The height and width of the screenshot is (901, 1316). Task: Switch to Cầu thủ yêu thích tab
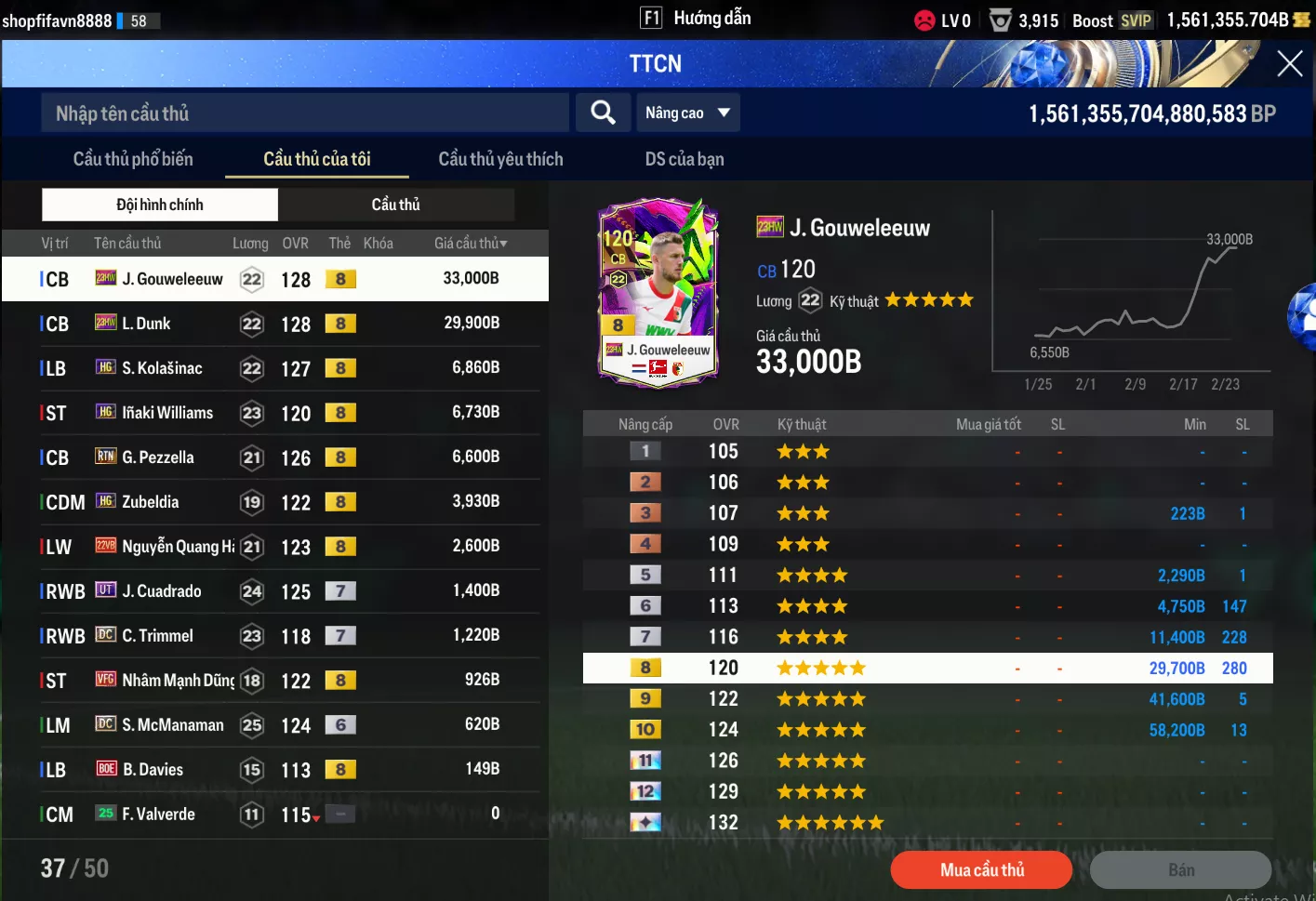pyautogui.click(x=500, y=159)
